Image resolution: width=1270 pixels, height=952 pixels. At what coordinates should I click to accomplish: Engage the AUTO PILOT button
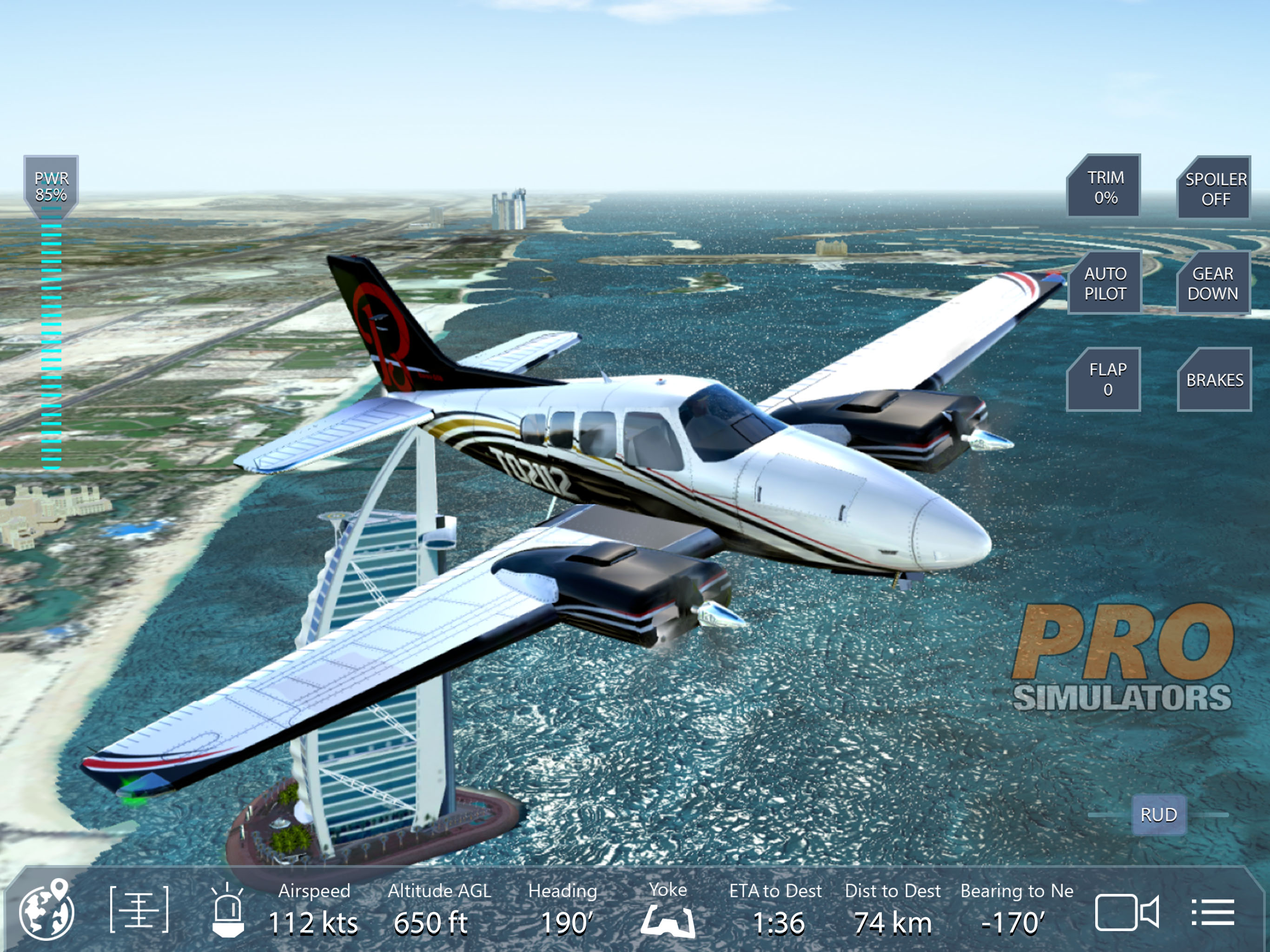[1104, 284]
